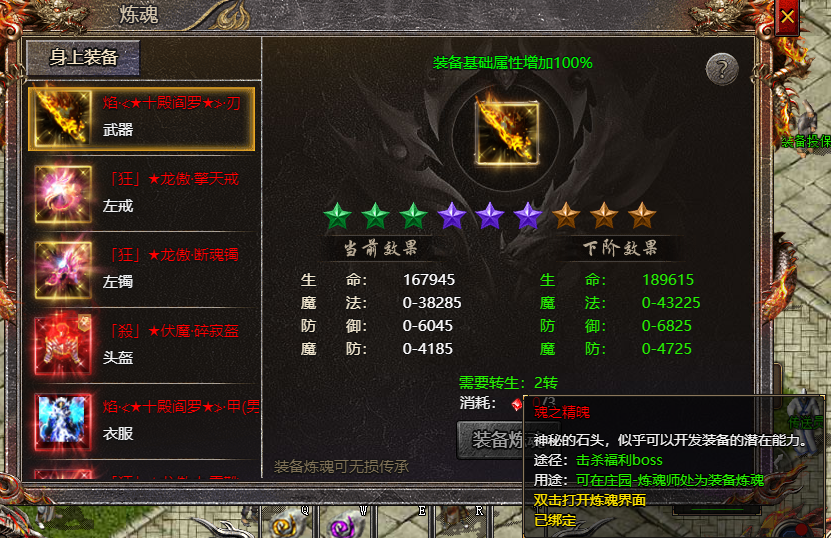
Task: Open the question mark help button
Action: click(x=722, y=69)
